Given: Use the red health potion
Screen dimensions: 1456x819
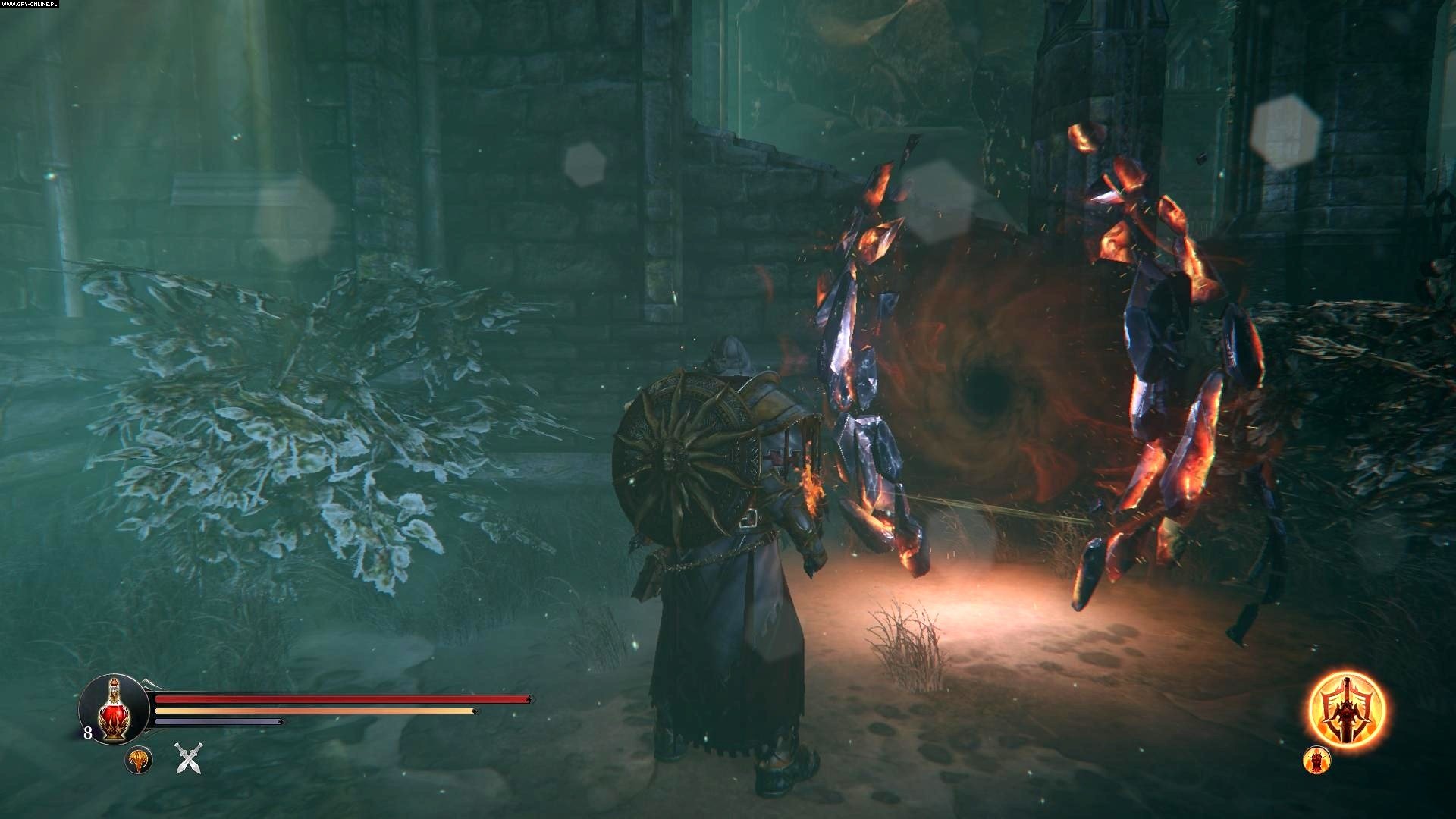Looking at the screenshot, I should (114, 708).
